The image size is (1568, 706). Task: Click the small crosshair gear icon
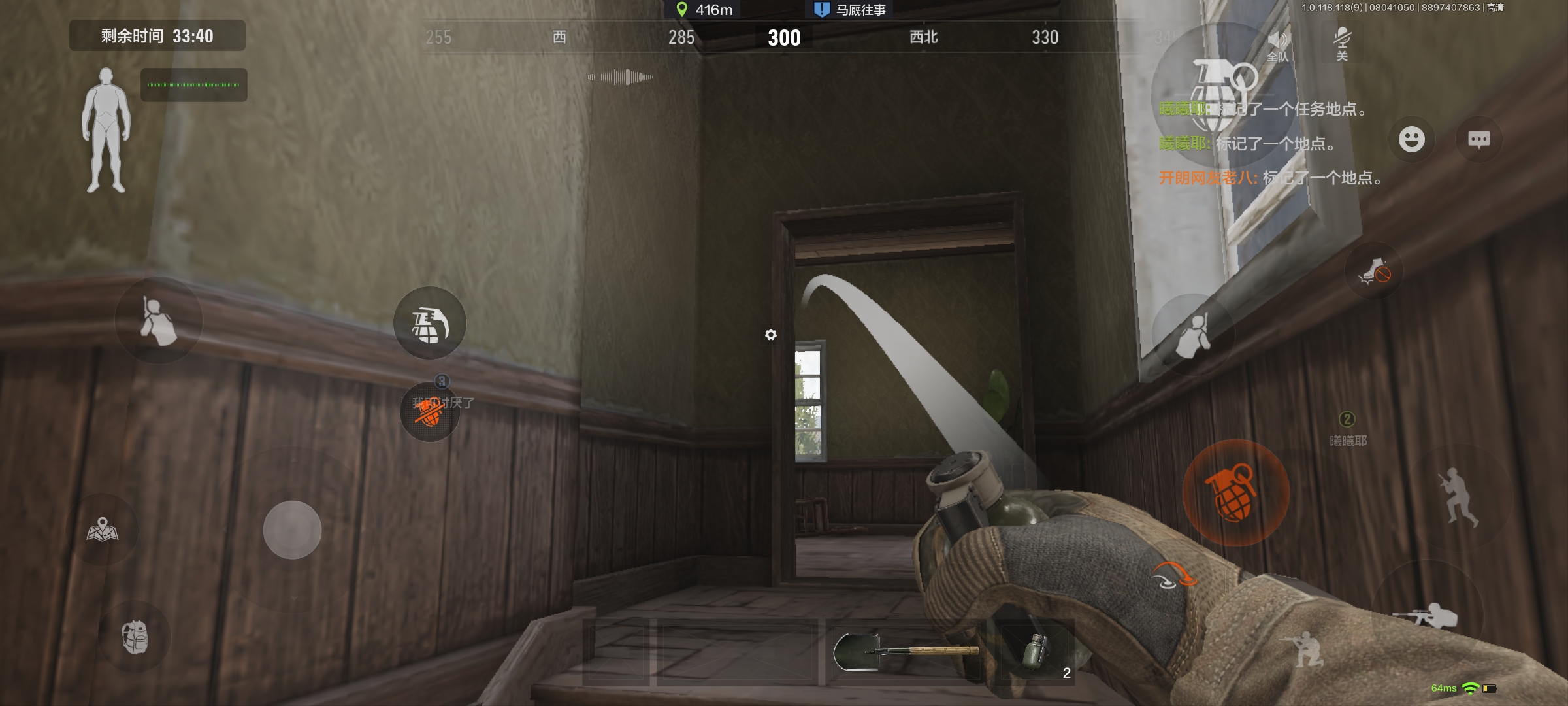point(771,335)
